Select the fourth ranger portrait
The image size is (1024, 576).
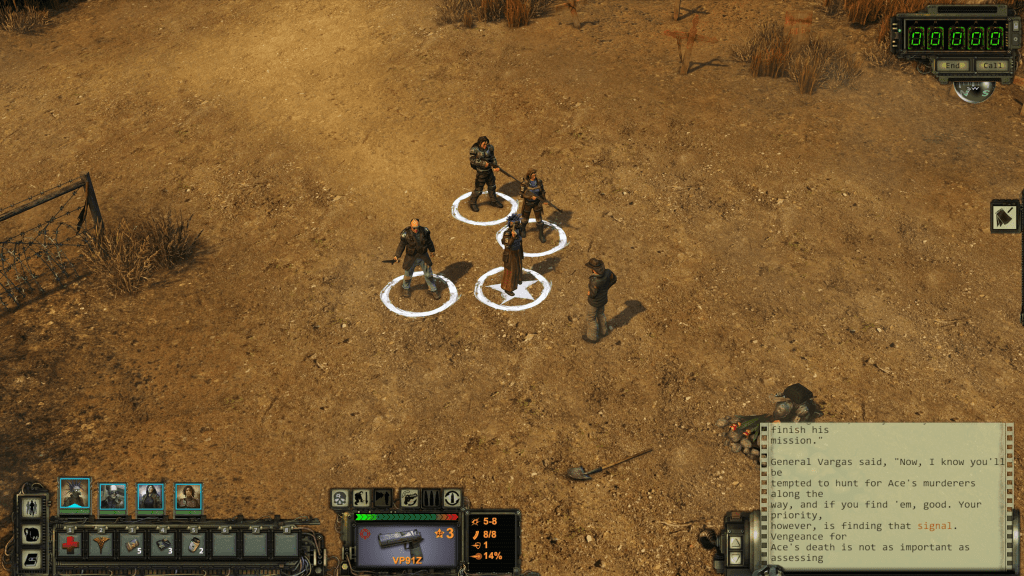click(188, 497)
